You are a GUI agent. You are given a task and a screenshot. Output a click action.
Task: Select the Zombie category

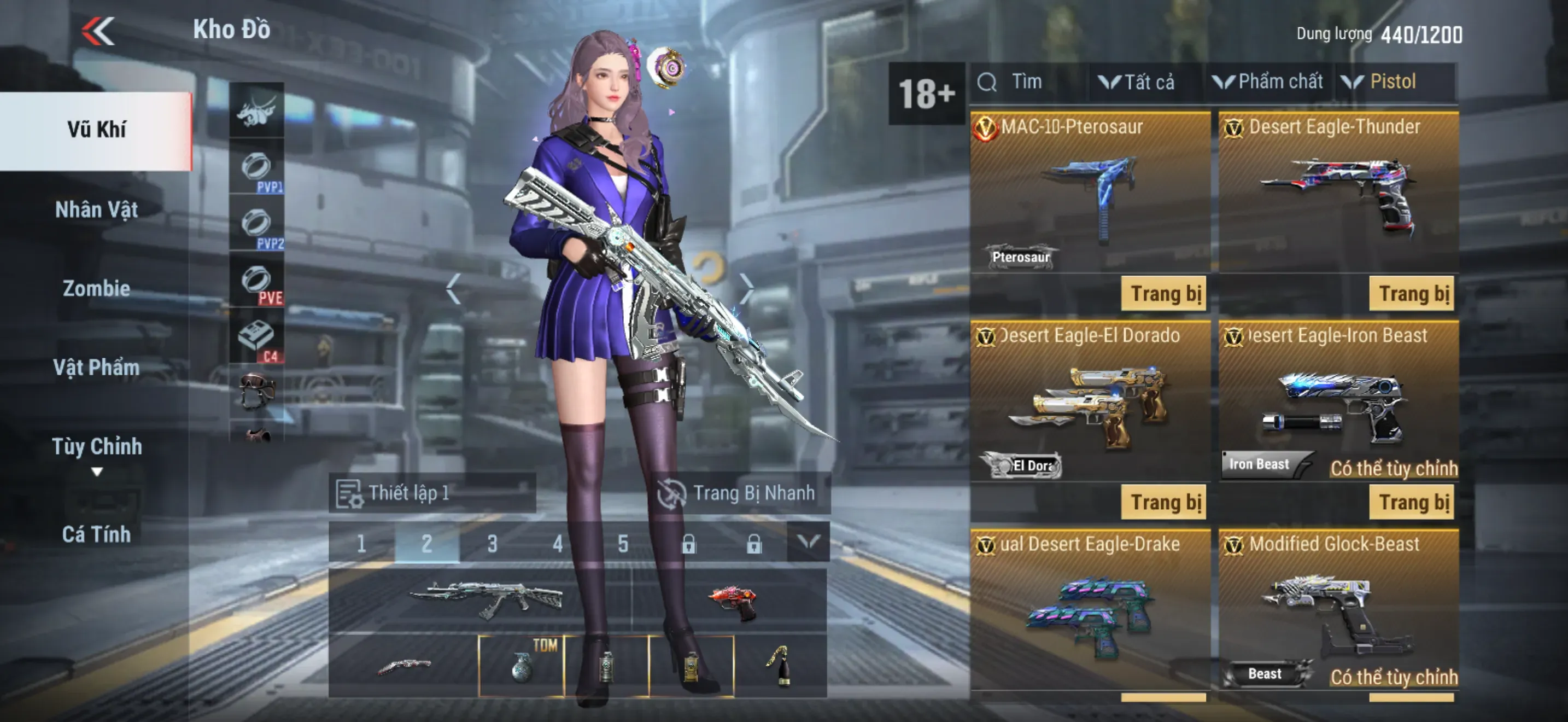[96, 289]
